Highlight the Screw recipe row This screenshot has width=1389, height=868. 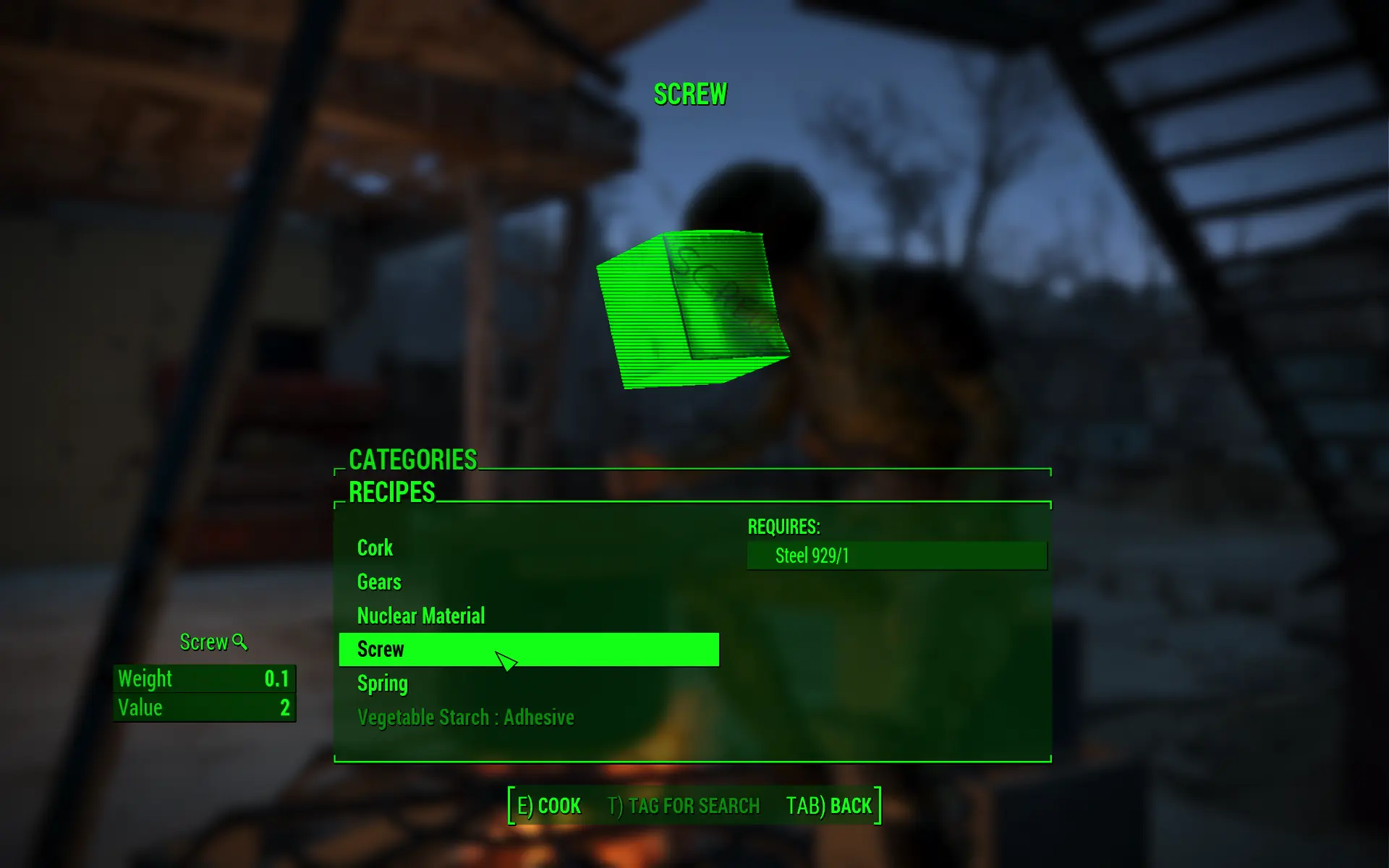528,649
